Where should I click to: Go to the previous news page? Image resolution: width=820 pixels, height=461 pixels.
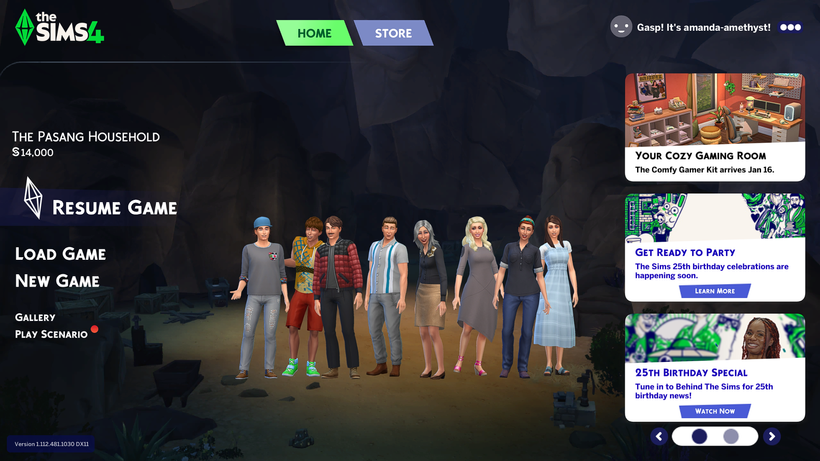click(658, 436)
